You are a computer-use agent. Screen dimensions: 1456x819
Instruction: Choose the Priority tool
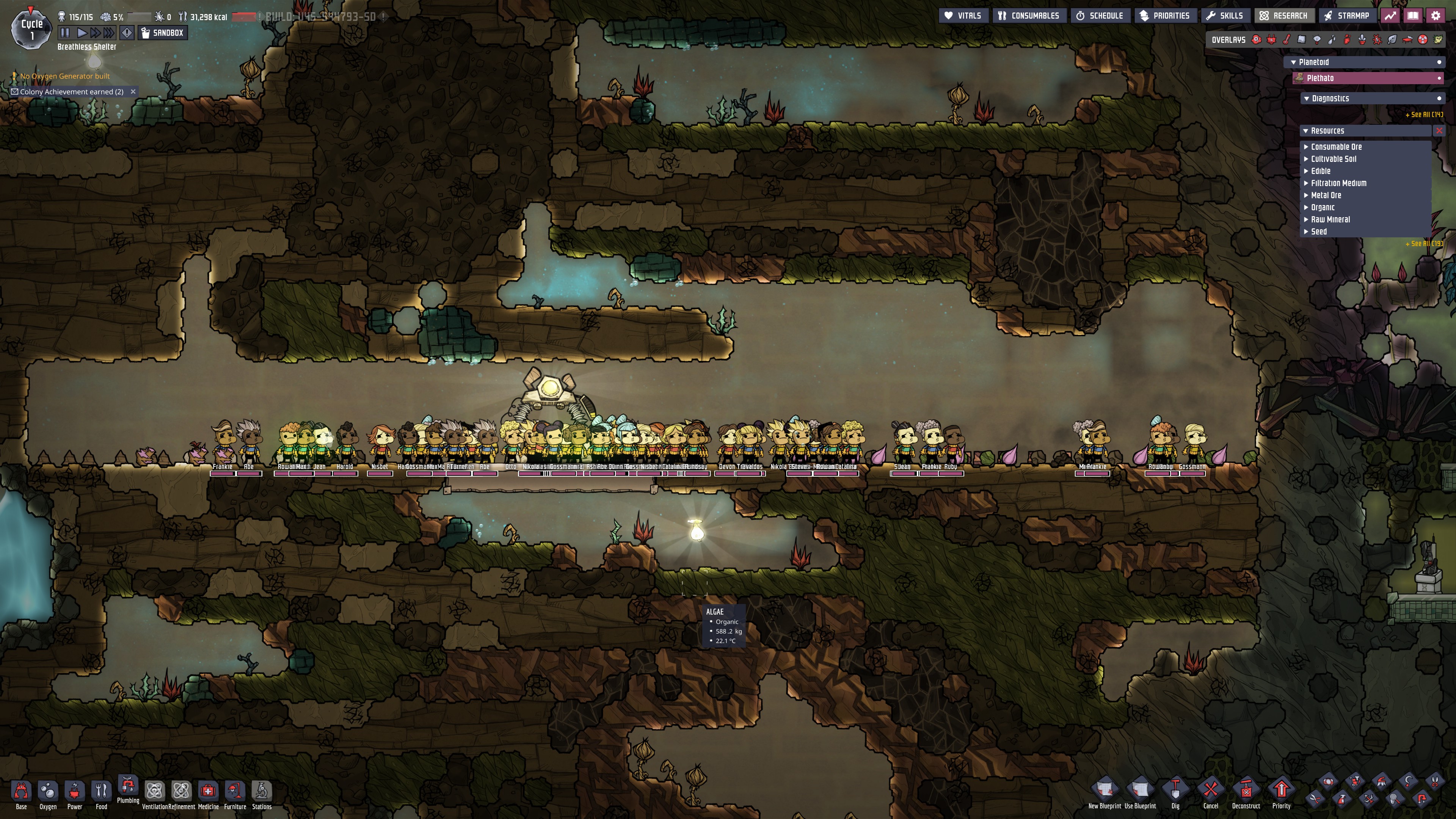click(x=1281, y=792)
